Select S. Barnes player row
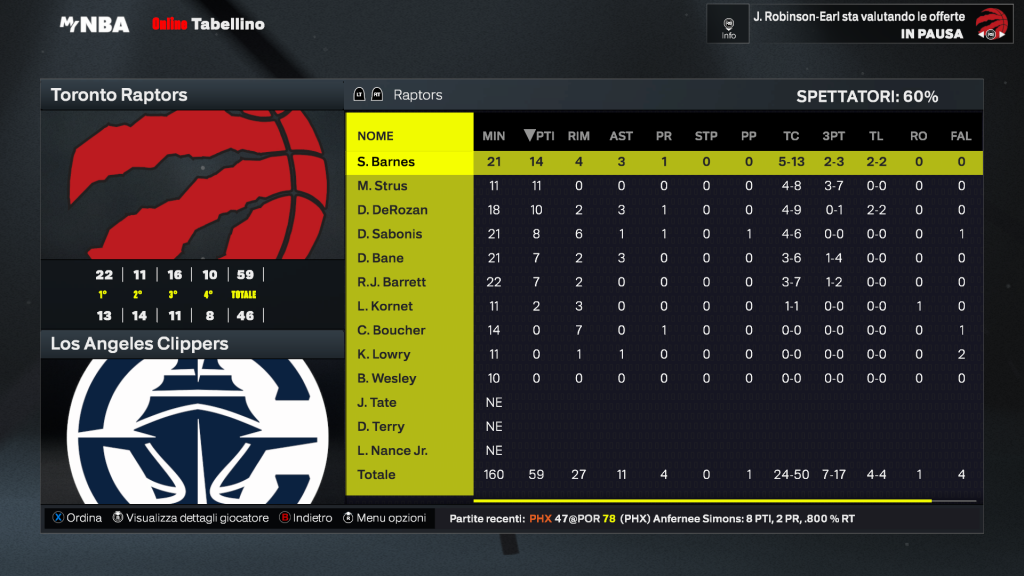The height and width of the screenshot is (576, 1024). pyautogui.click(x=386, y=162)
